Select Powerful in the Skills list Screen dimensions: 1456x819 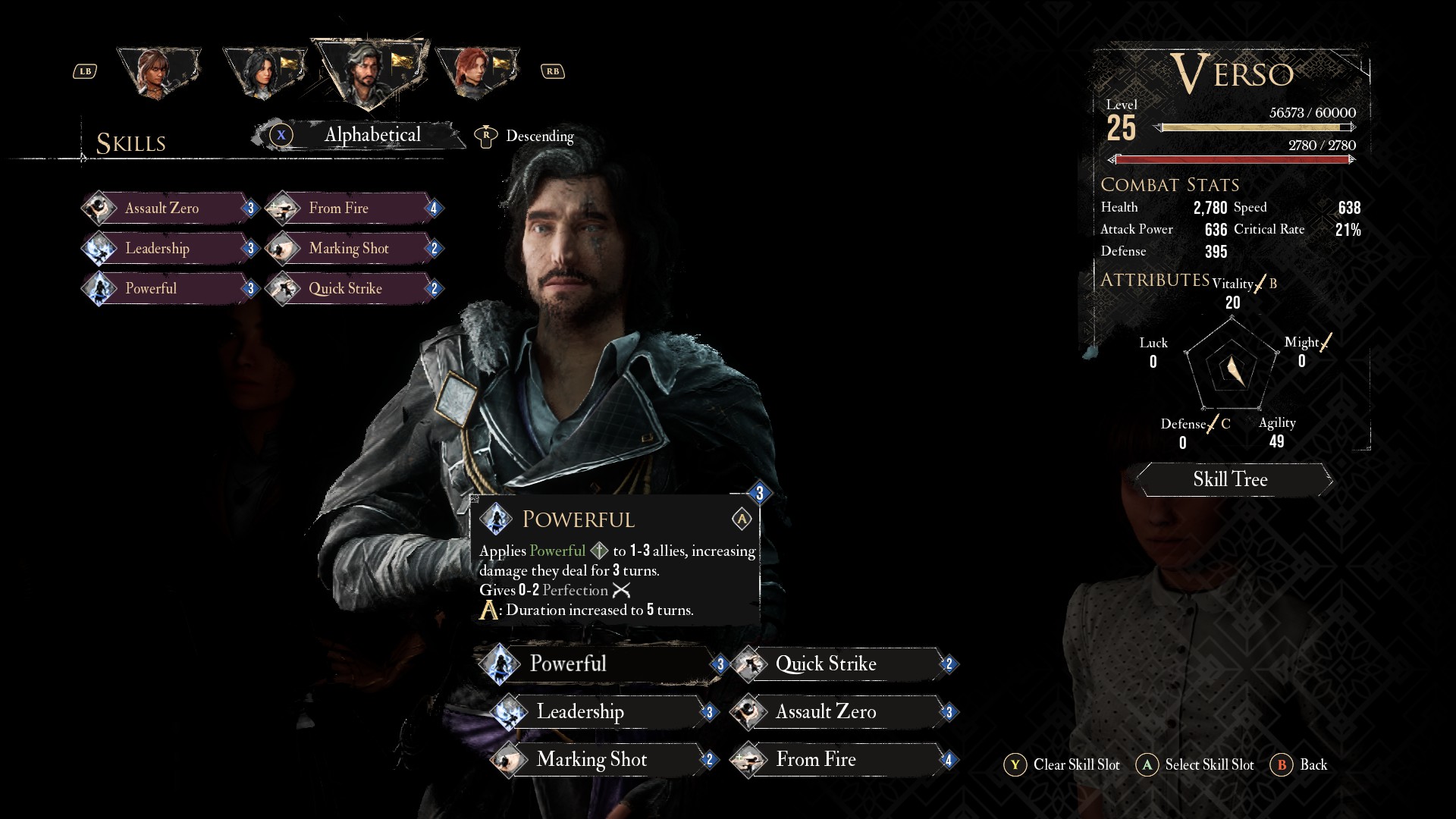tap(168, 289)
